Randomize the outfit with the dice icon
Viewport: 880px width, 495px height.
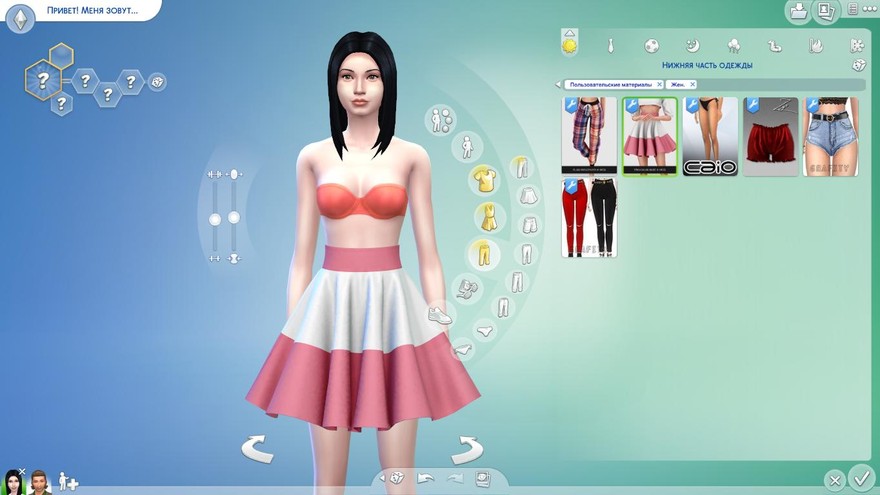click(859, 65)
